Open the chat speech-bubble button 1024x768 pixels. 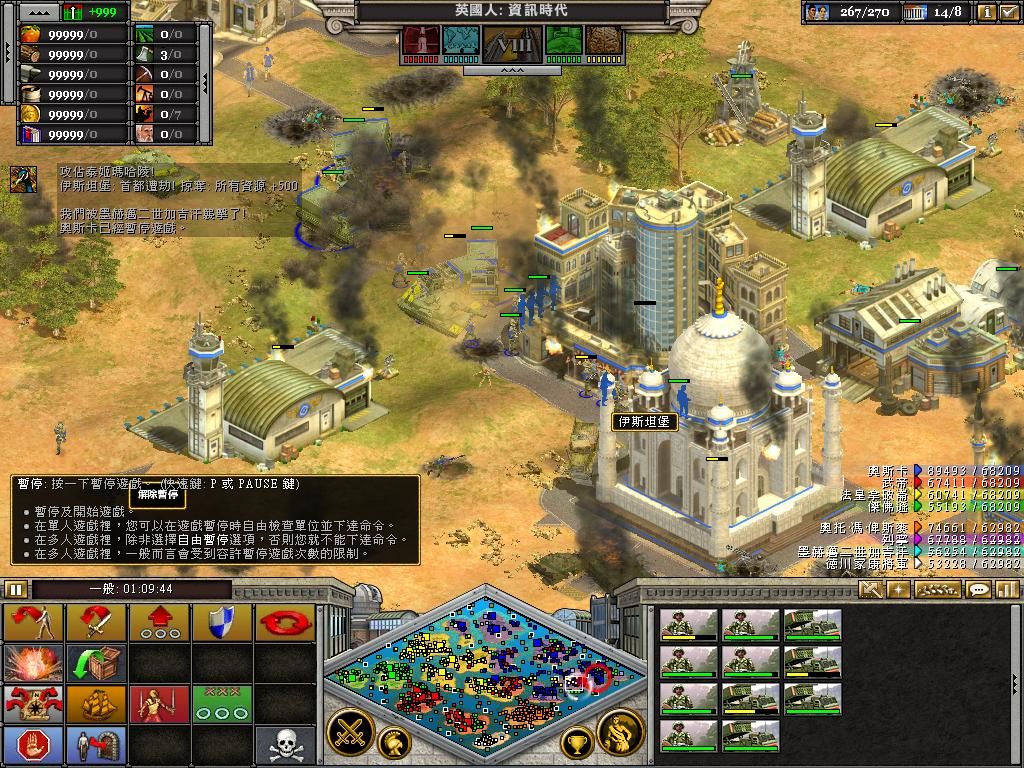979,590
